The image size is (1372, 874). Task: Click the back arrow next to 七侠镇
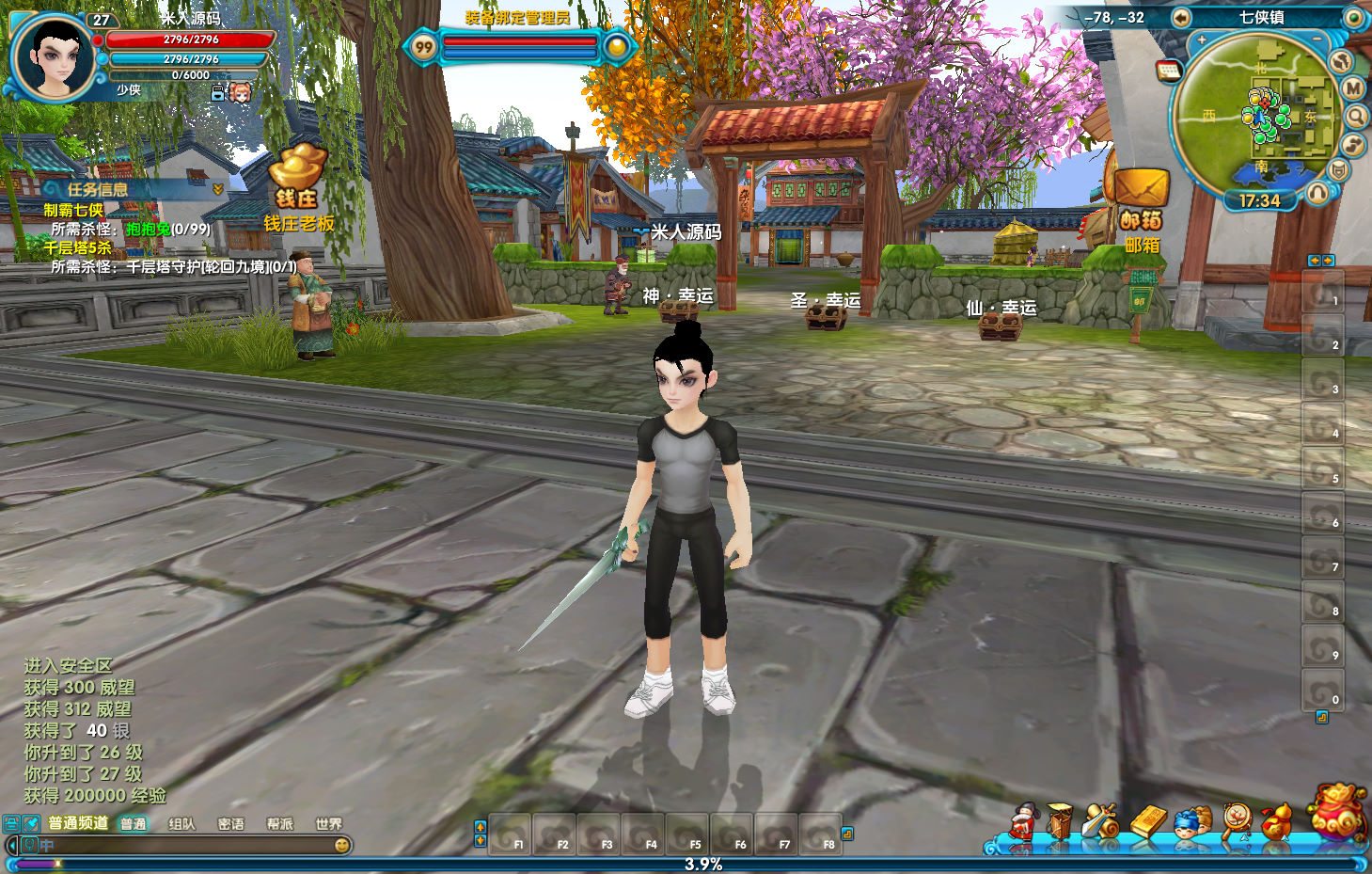(x=1181, y=17)
